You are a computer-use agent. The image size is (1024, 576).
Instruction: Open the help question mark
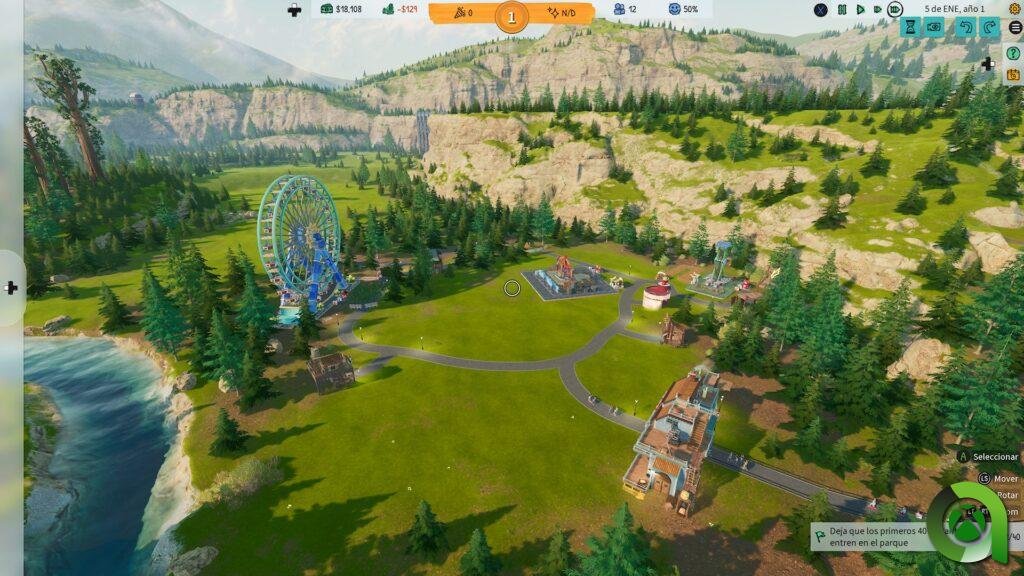coord(1013,53)
